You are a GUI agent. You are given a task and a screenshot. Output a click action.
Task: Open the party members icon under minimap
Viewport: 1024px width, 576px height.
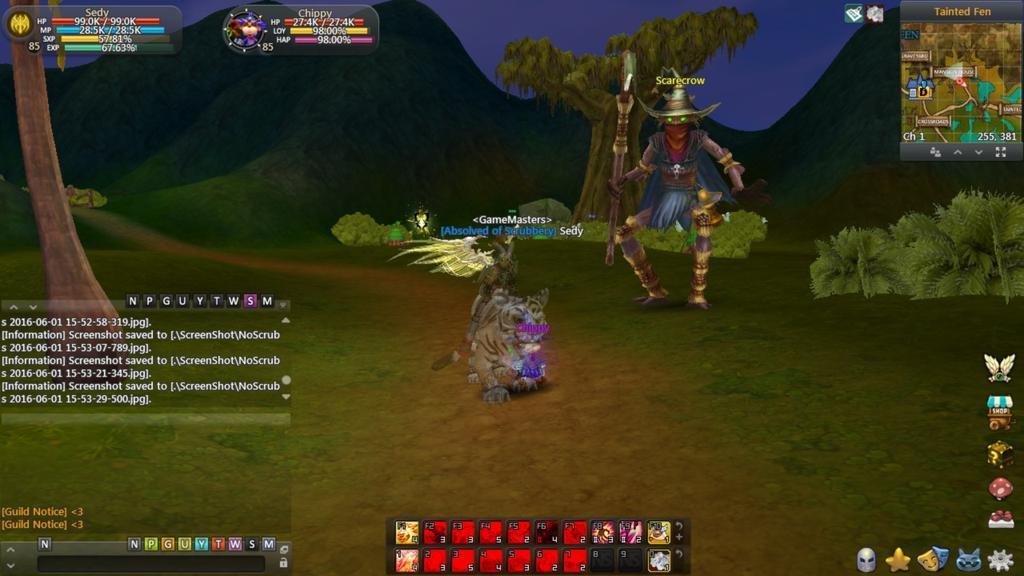(935, 152)
